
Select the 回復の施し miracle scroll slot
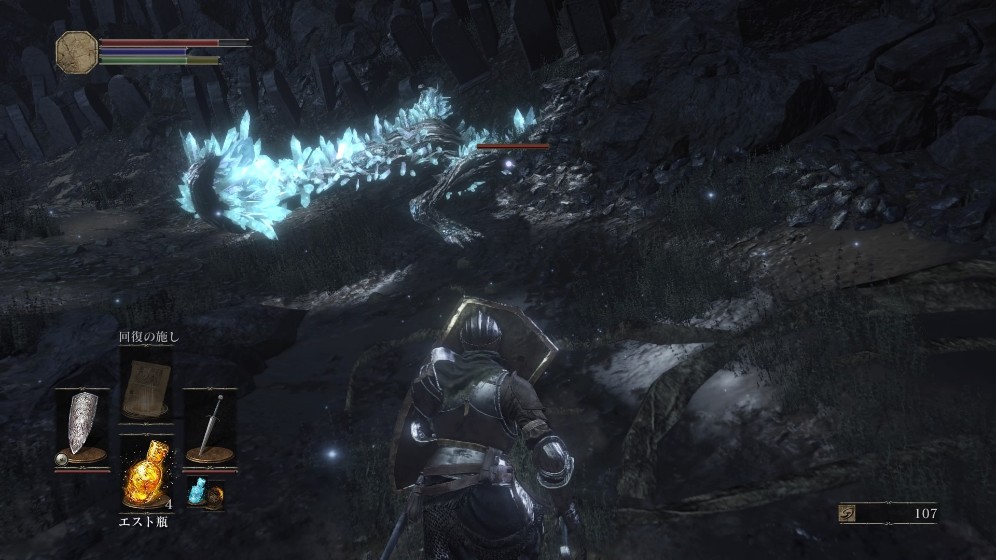[x=145, y=389]
